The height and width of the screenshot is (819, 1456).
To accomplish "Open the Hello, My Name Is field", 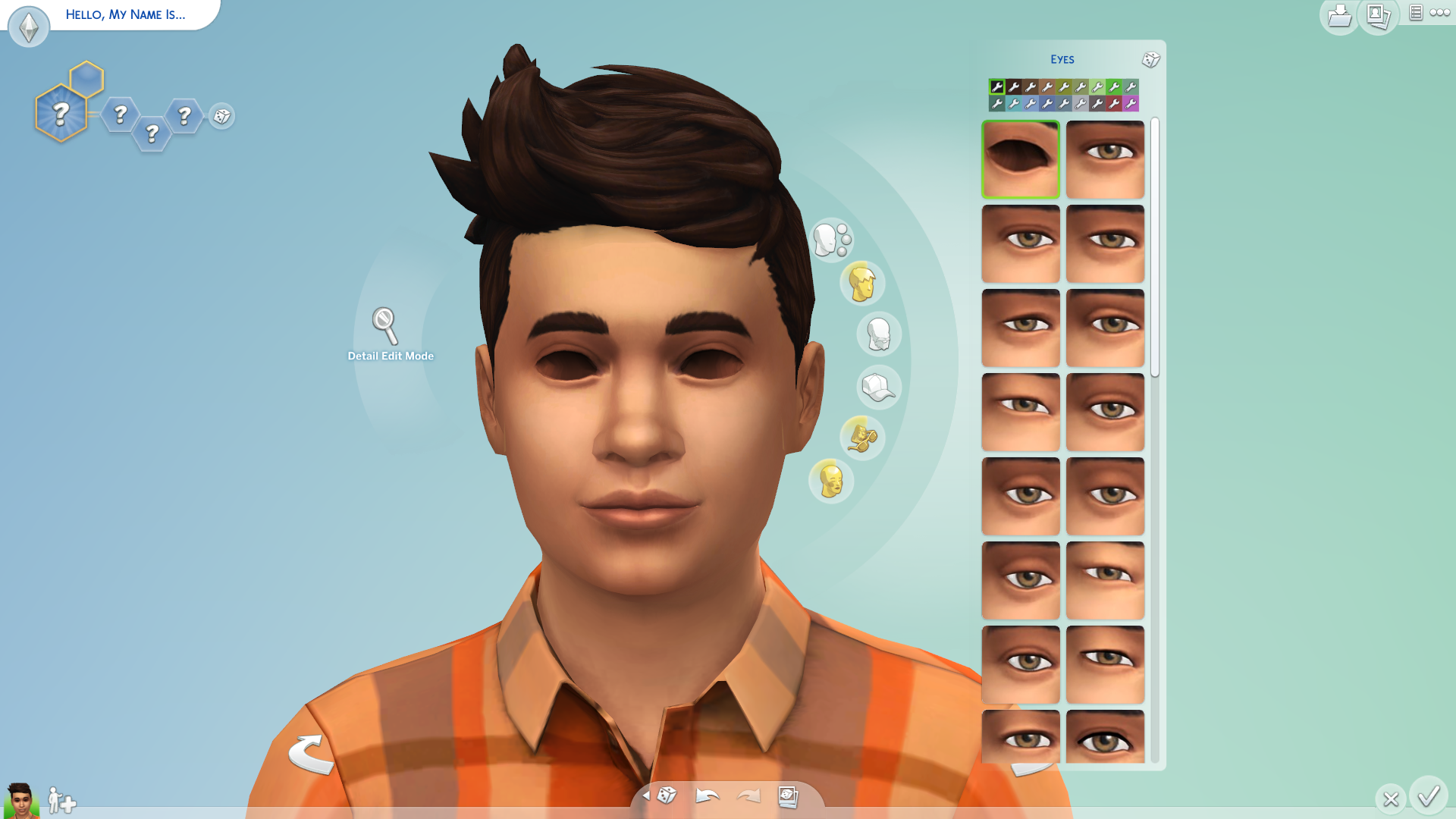I will pos(126,14).
